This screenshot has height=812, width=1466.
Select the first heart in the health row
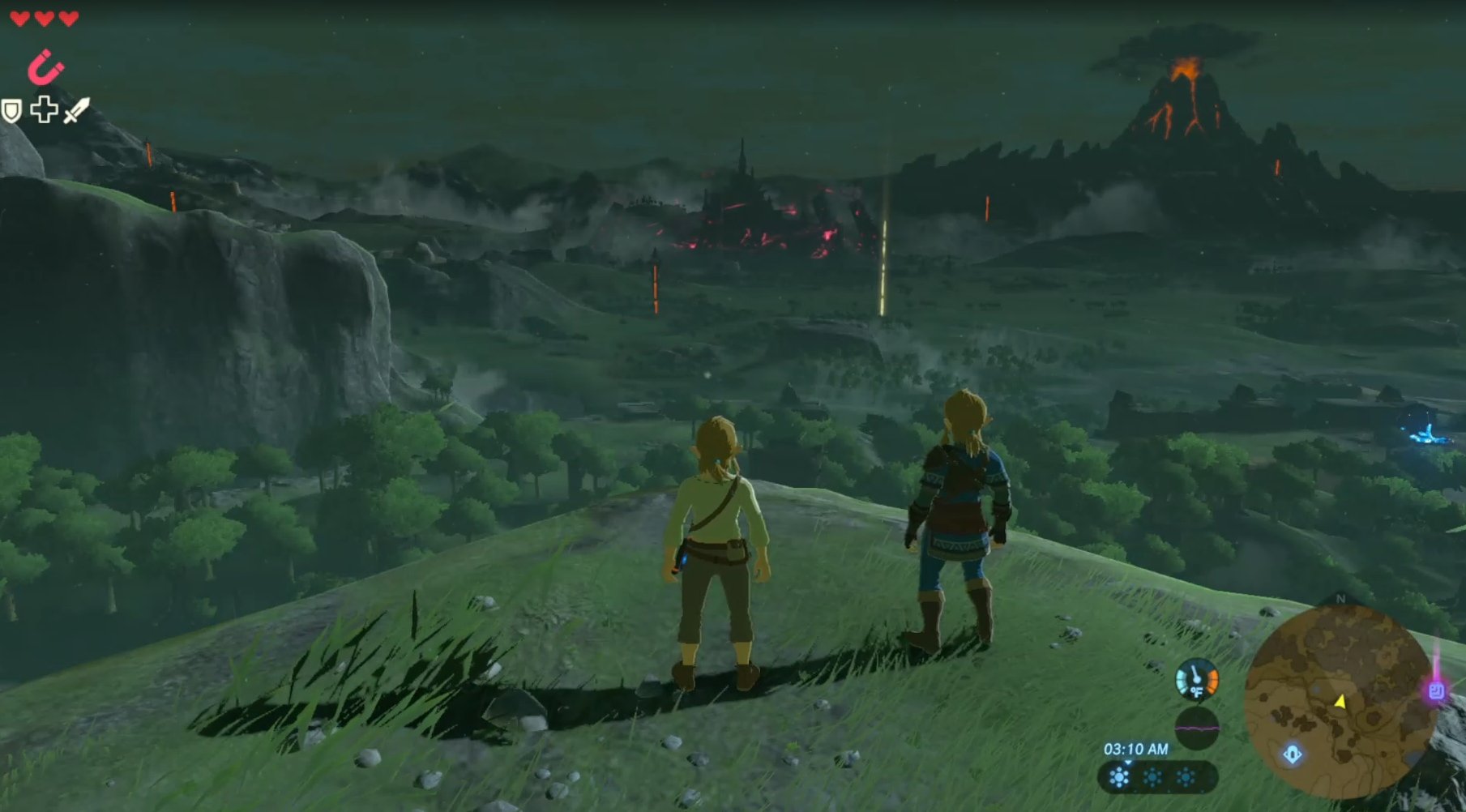click(20, 19)
